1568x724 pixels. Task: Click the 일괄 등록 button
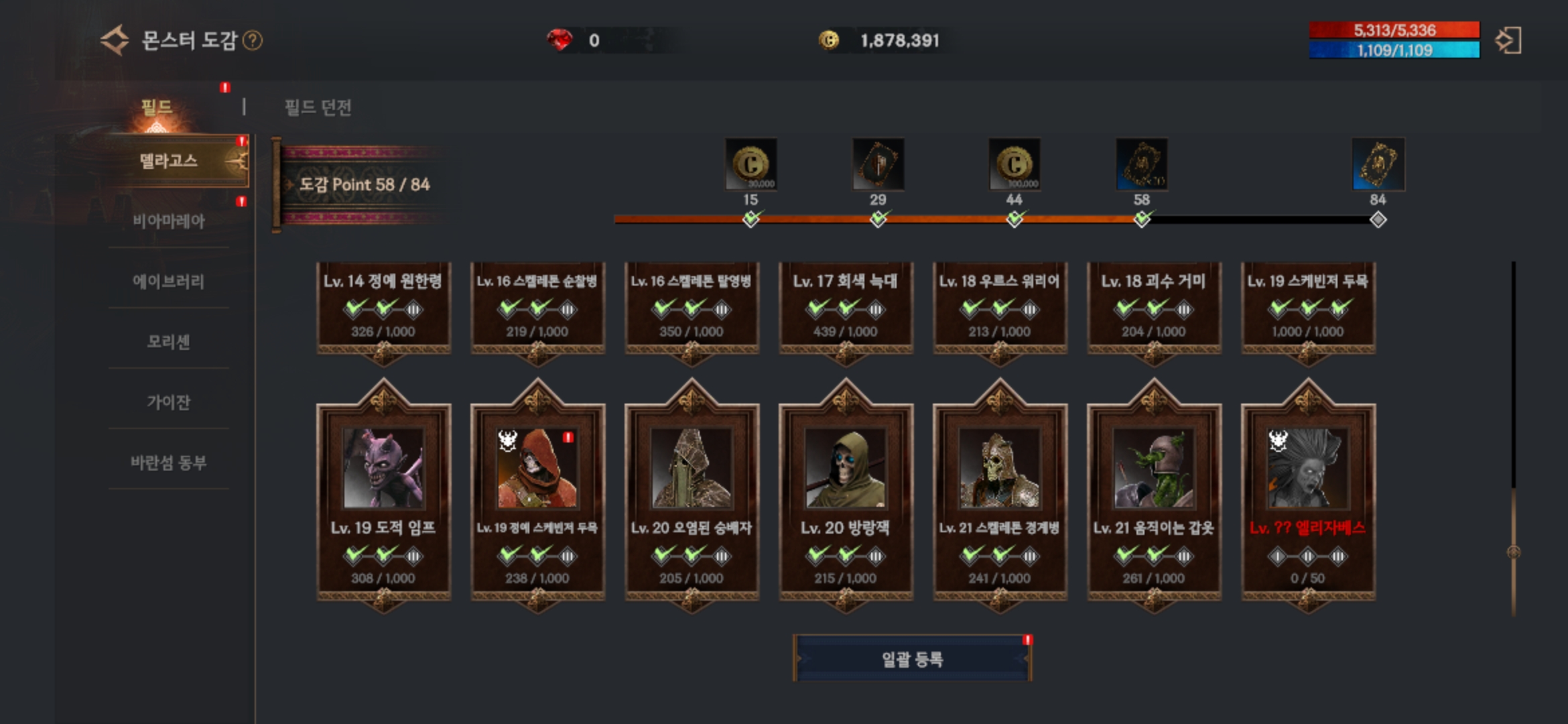(912, 659)
